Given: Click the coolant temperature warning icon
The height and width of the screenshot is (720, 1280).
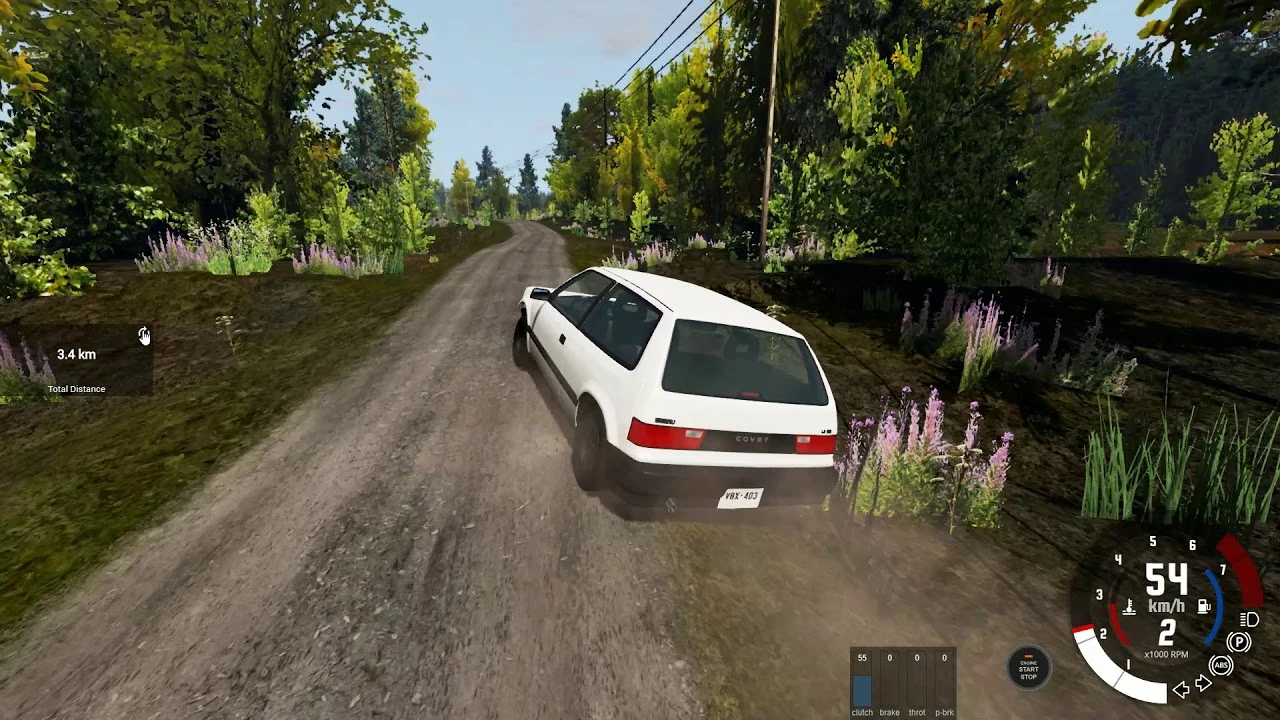Looking at the screenshot, I should click(x=1130, y=607).
